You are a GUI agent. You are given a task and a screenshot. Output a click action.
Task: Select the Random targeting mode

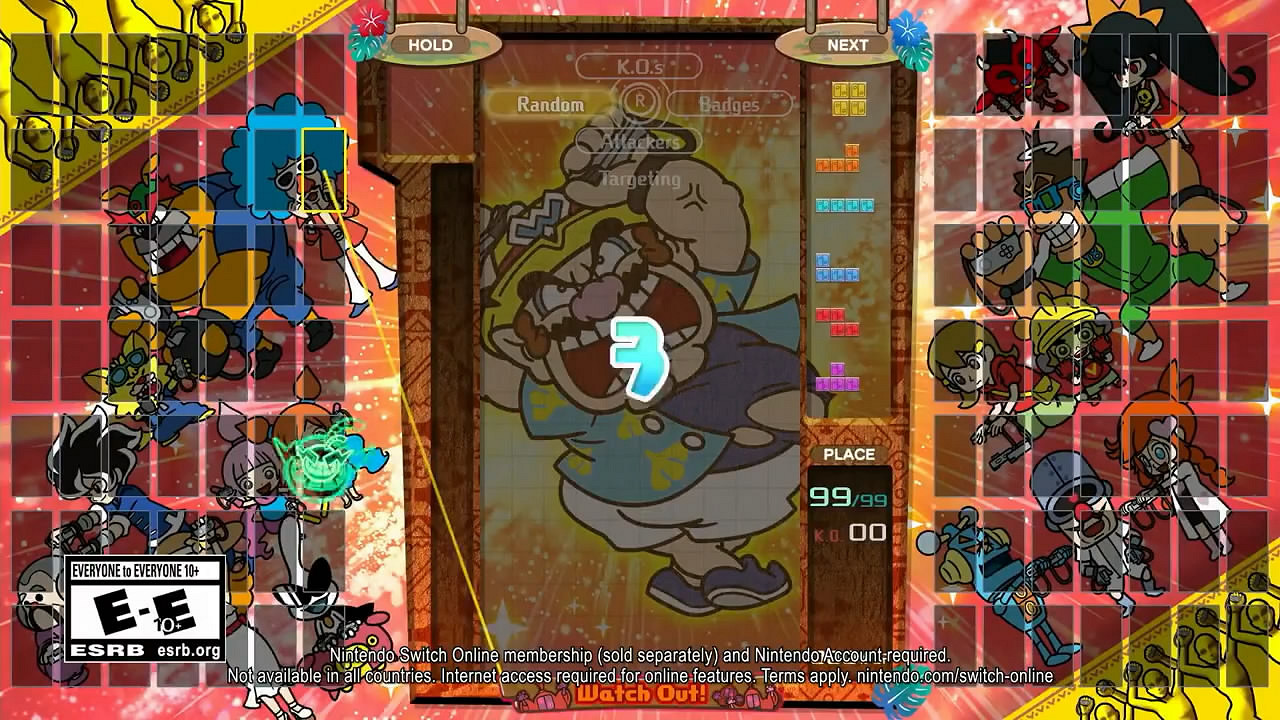(550, 103)
